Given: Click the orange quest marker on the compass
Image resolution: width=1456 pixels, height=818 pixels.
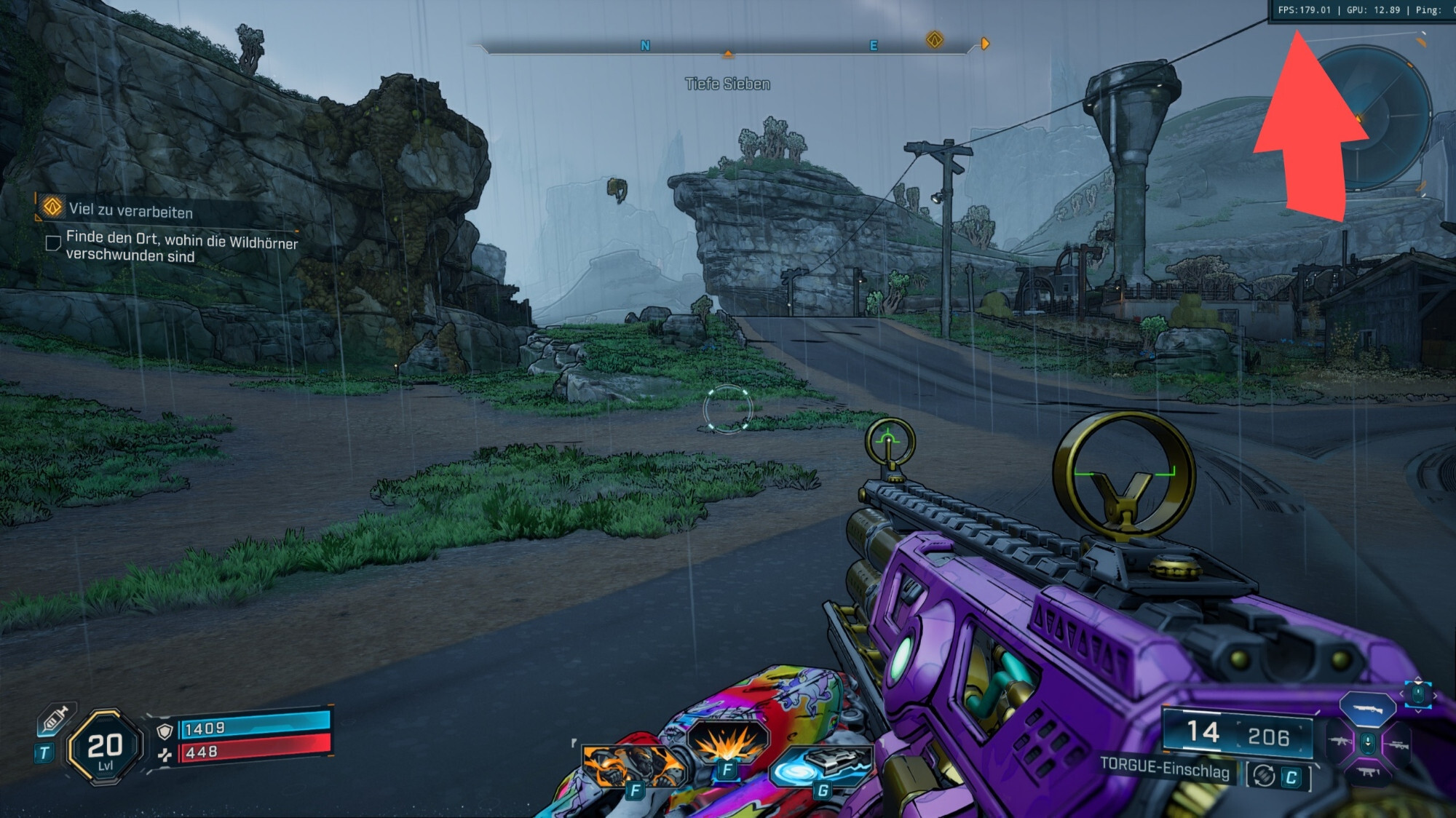Looking at the screenshot, I should pos(935,40).
